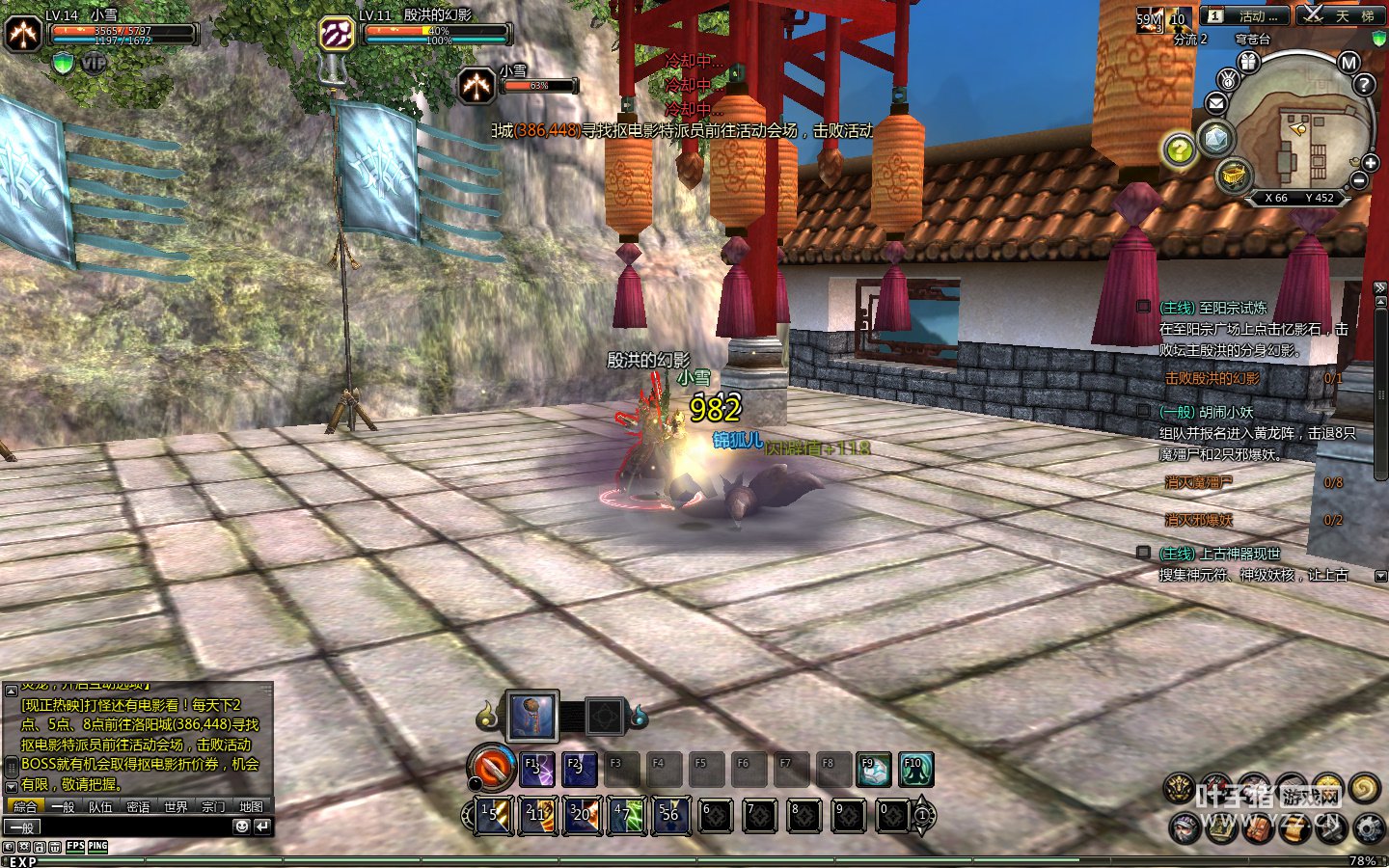1389x868 pixels.
Task: Click the green question mark help icon
Action: tap(1179, 149)
